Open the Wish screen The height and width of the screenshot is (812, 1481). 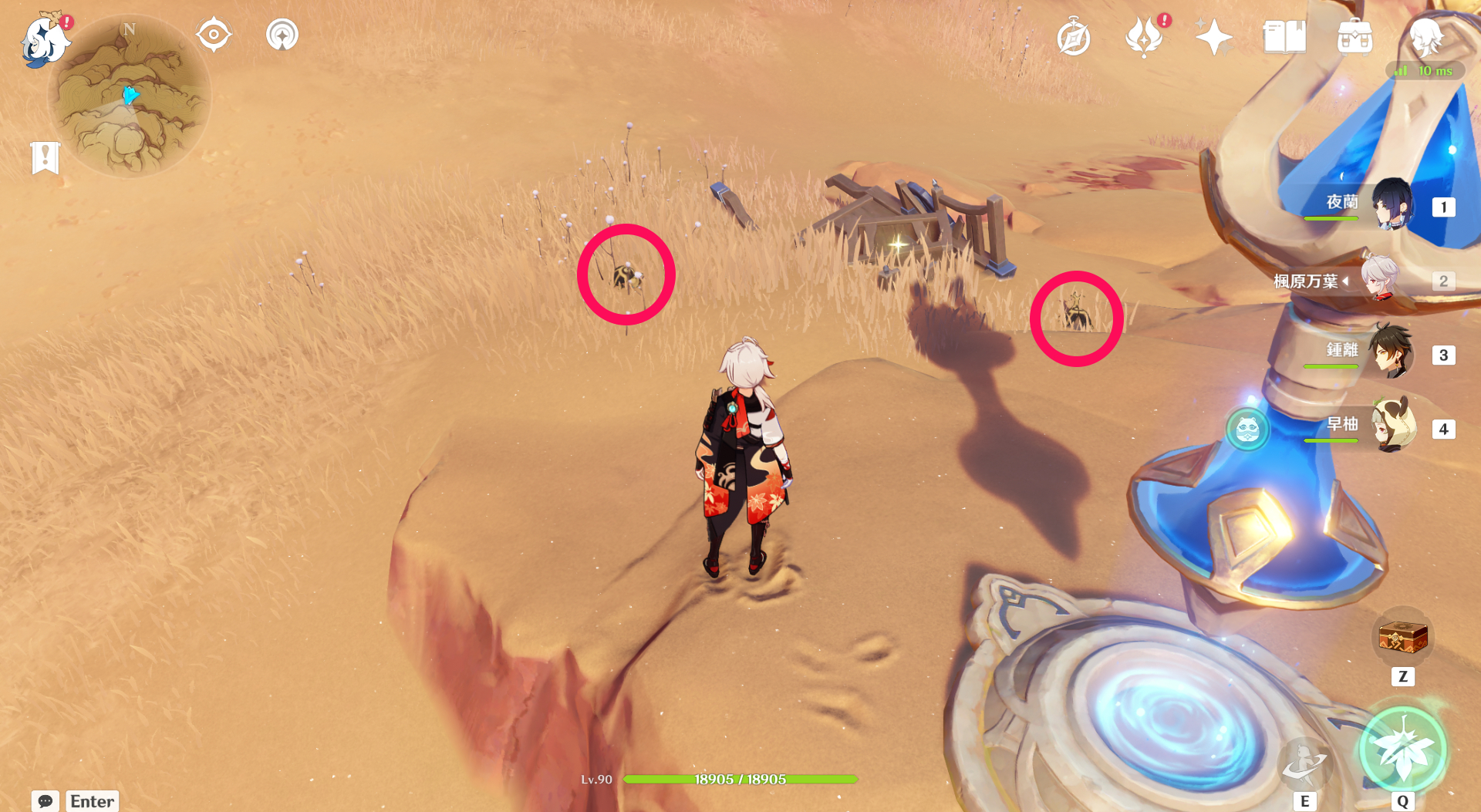pyautogui.click(x=1213, y=35)
